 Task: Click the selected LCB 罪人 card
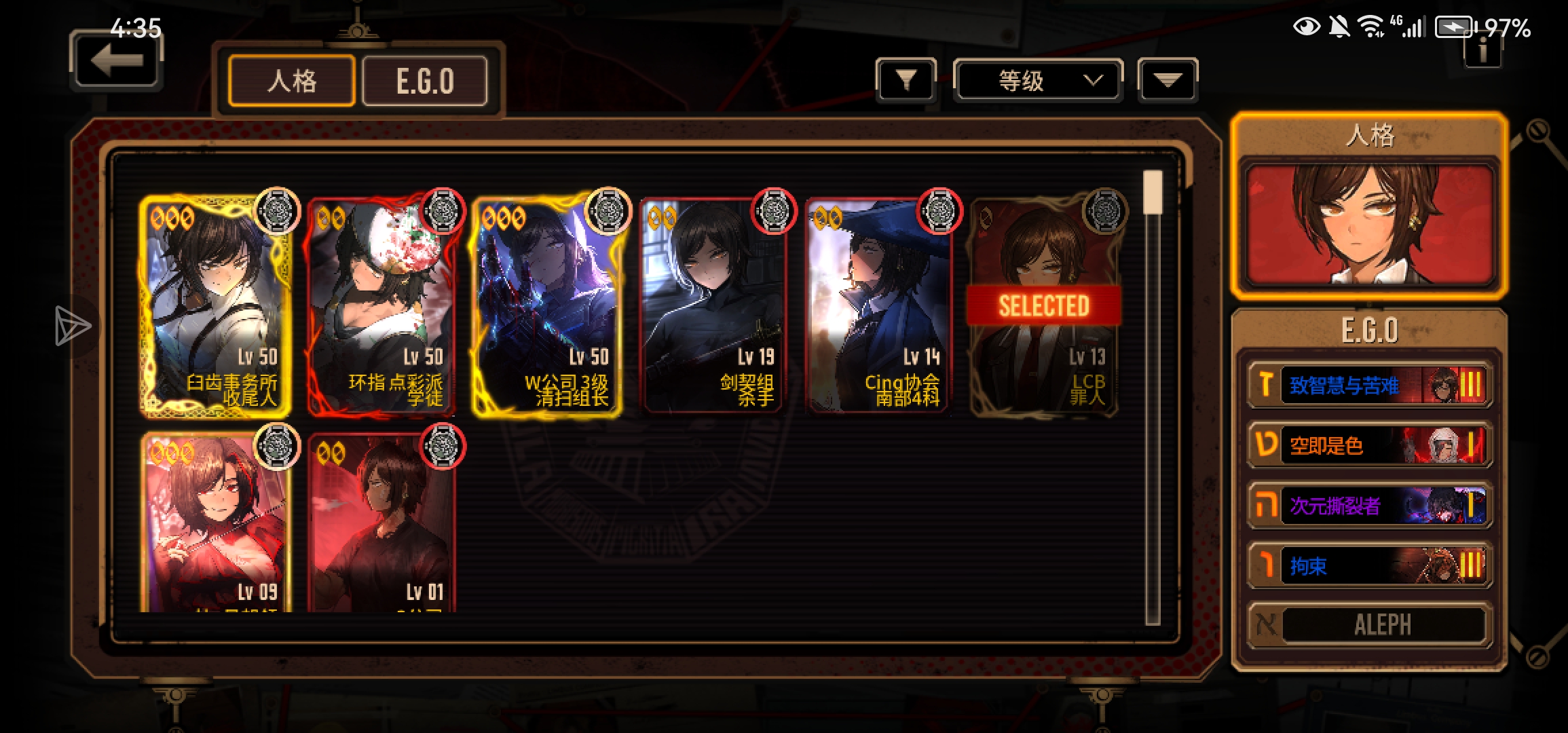[1044, 305]
